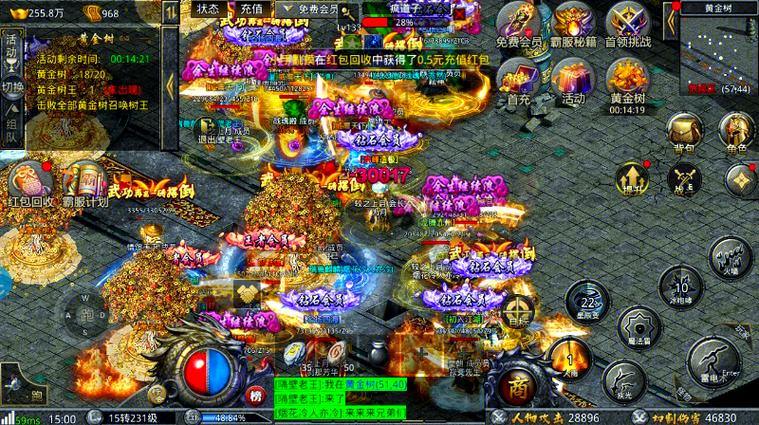Image resolution: width=759 pixels, height=425 pixels.
Task: Use the 冰咆哮 ice roar skill
Action: tap(679, 287)
